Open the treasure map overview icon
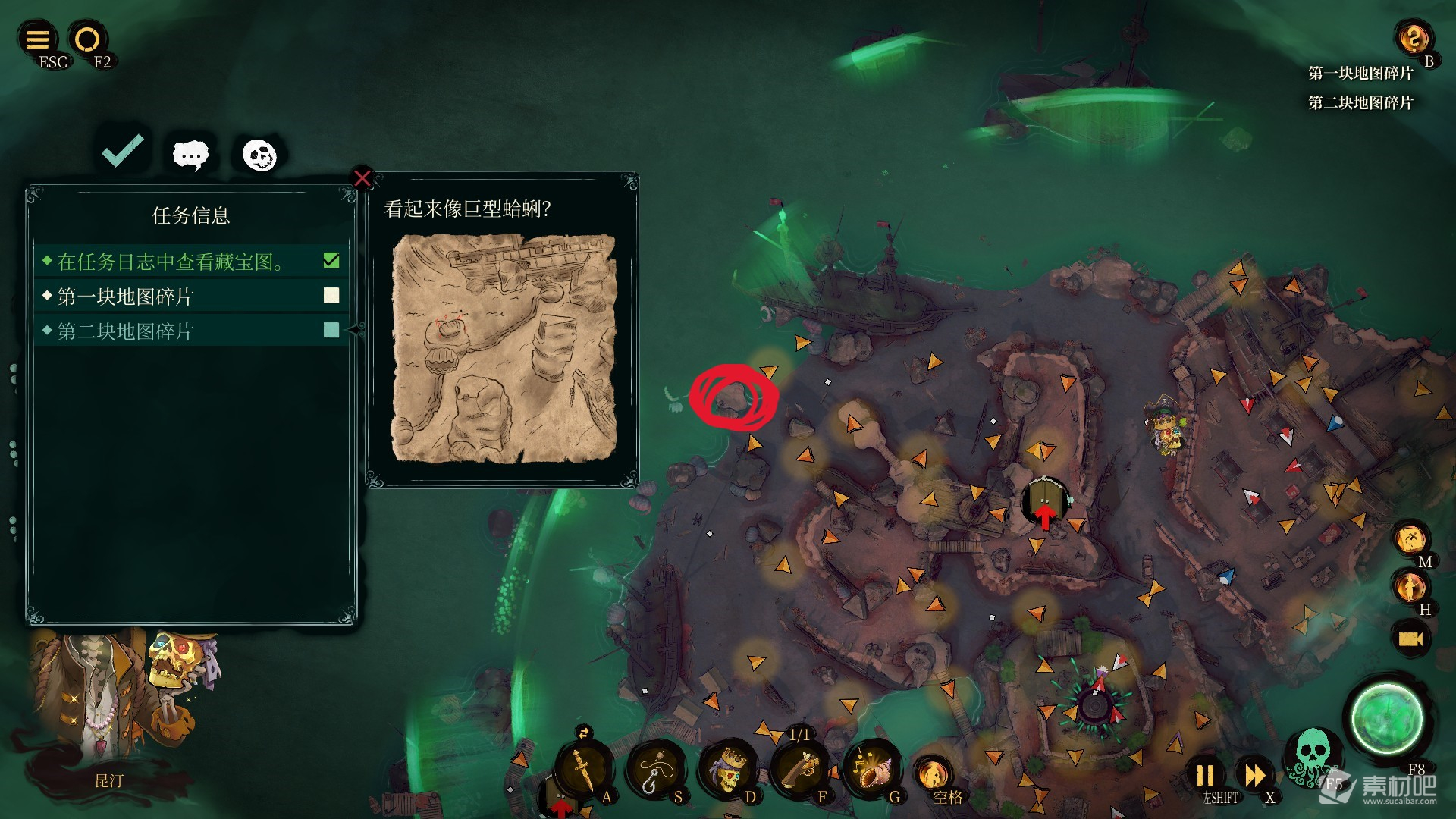This screenshot has width=1456, height=819. click(1410, 539)
